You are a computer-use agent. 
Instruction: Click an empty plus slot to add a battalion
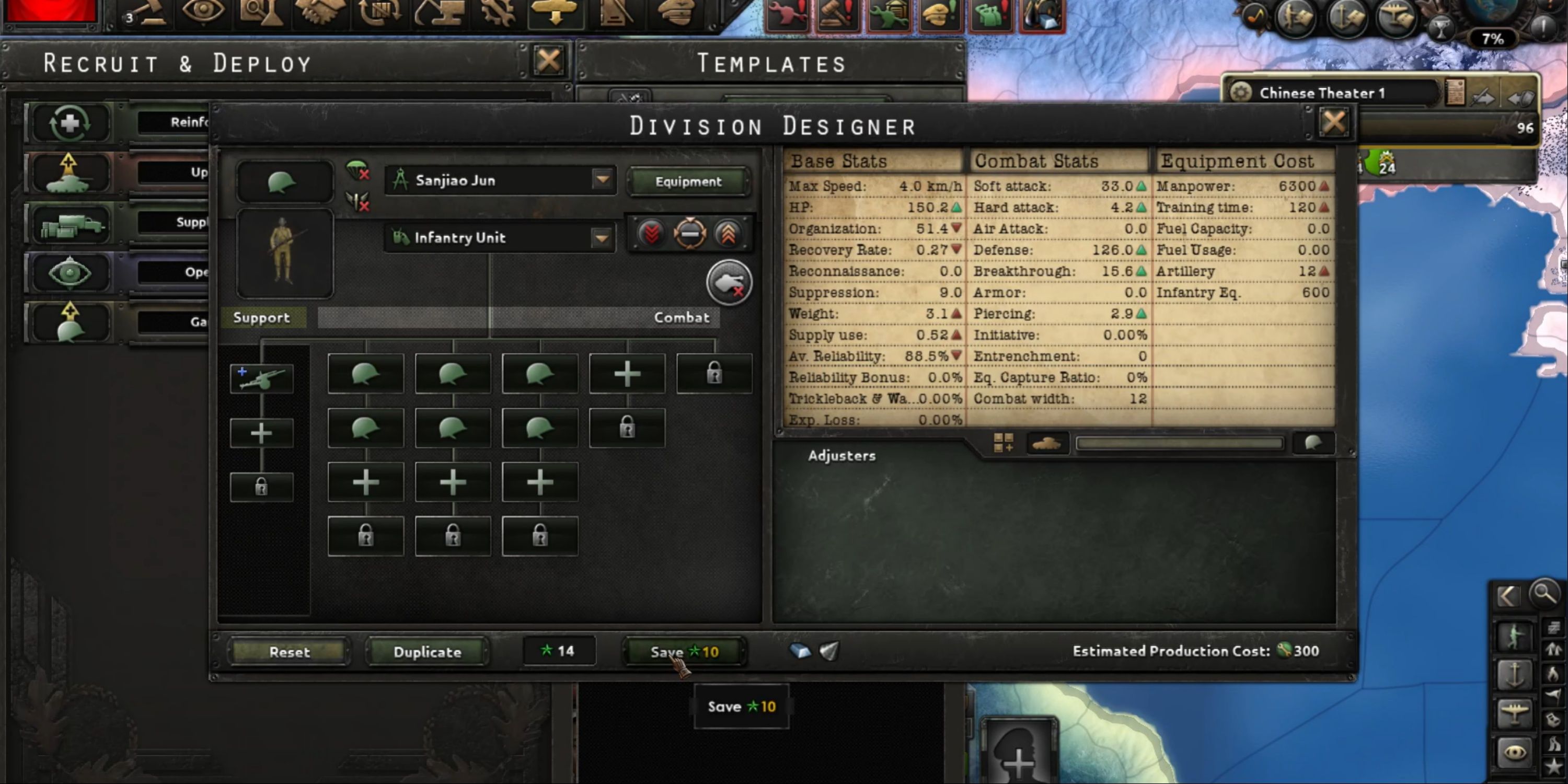627,373
